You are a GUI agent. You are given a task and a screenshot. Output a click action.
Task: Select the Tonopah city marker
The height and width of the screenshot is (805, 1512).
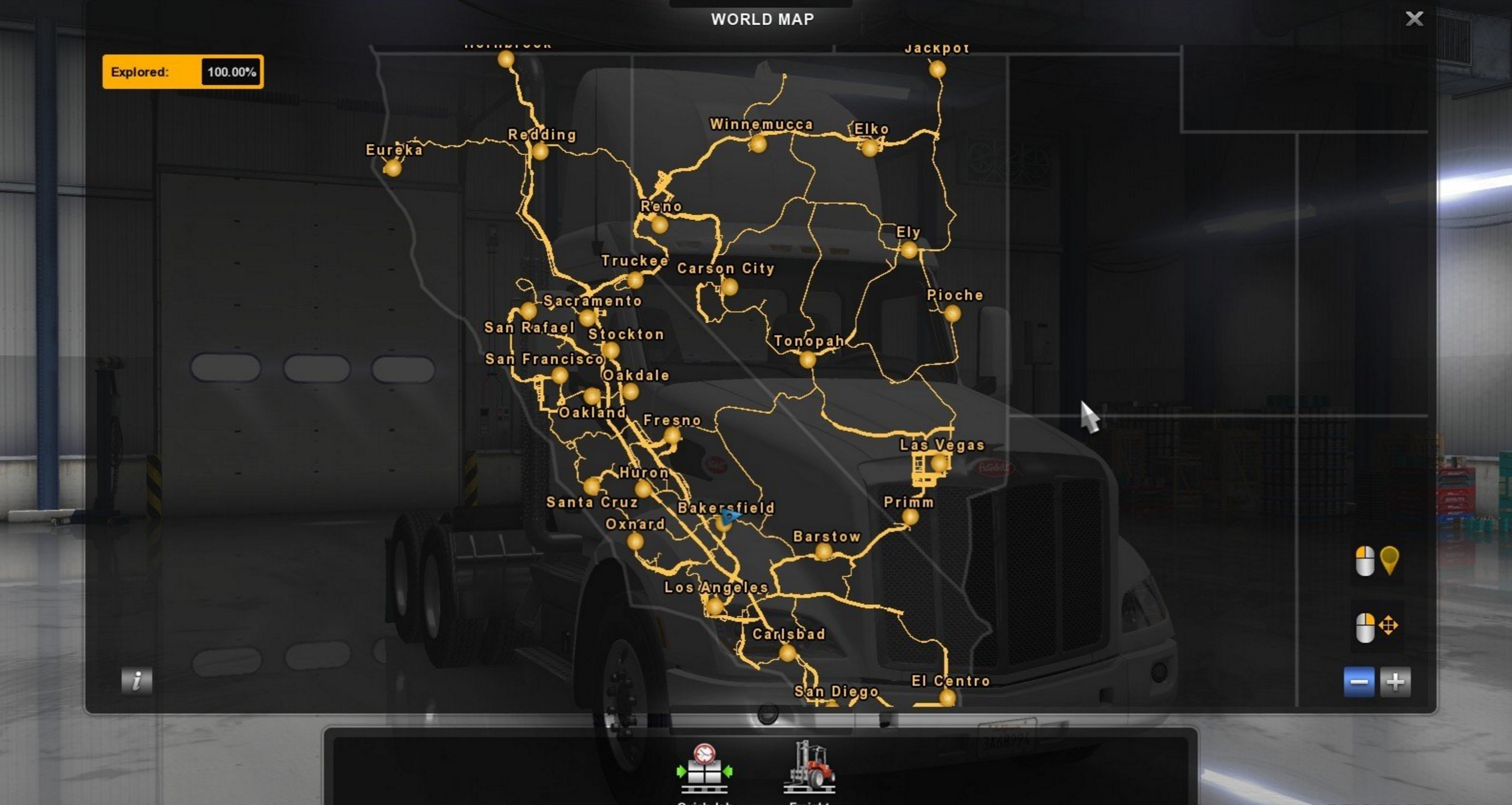point(808,360)
